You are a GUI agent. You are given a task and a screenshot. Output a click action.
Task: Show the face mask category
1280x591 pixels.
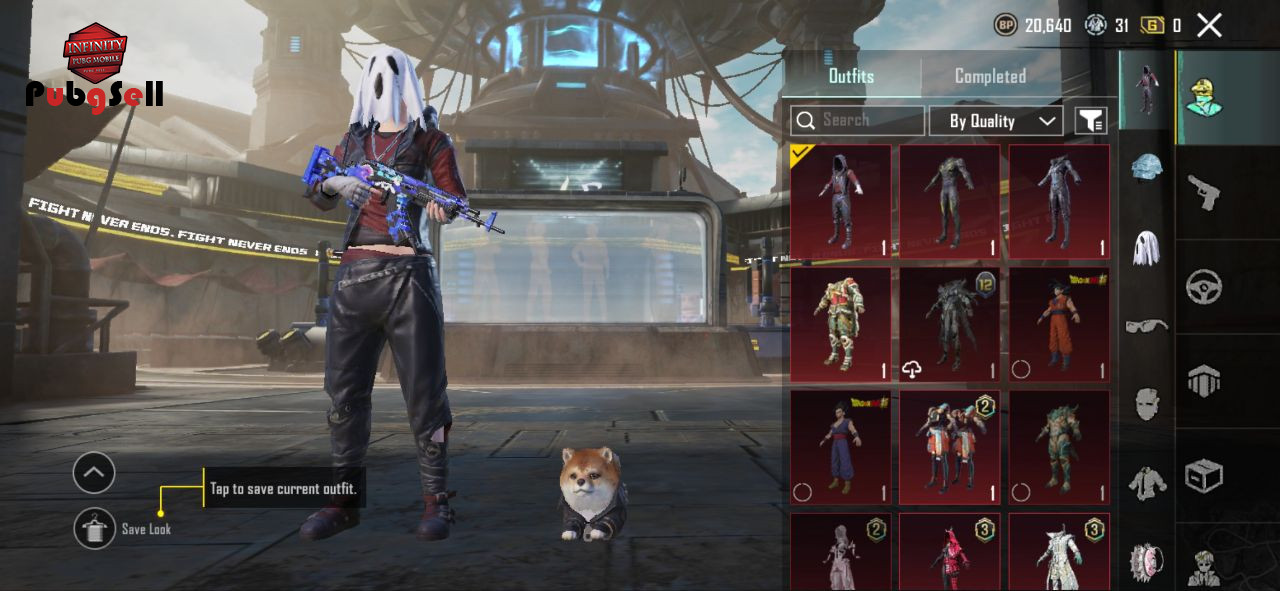[x=1147, y=403]
